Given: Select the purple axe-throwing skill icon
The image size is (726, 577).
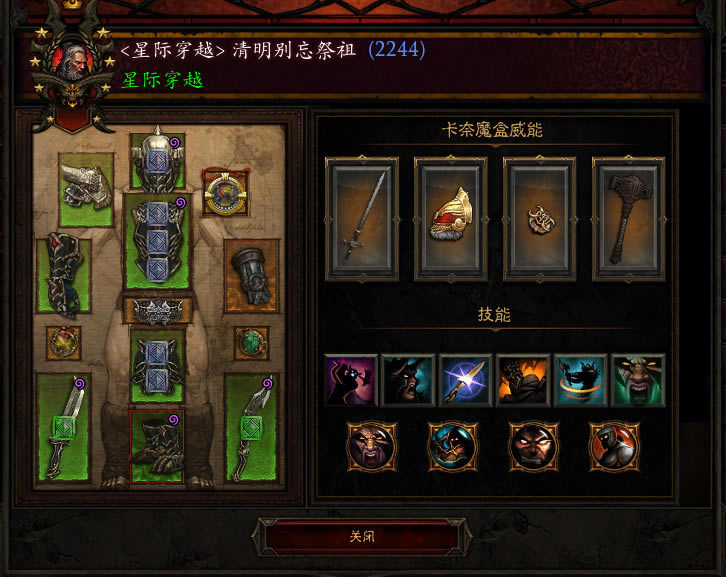Looking at the screenshot, I should pos(351,381).
